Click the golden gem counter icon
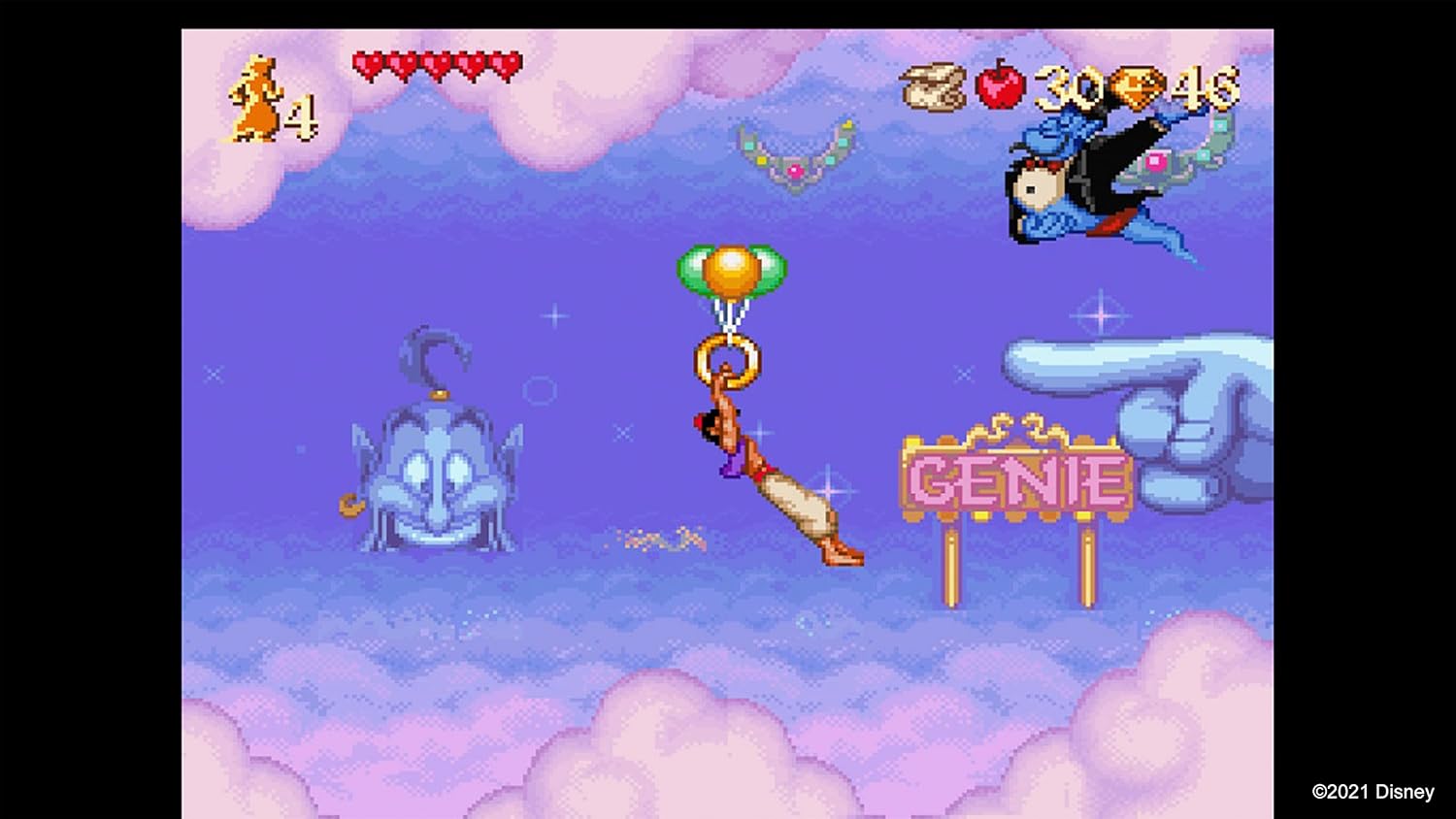 [x=1135, y=89]
